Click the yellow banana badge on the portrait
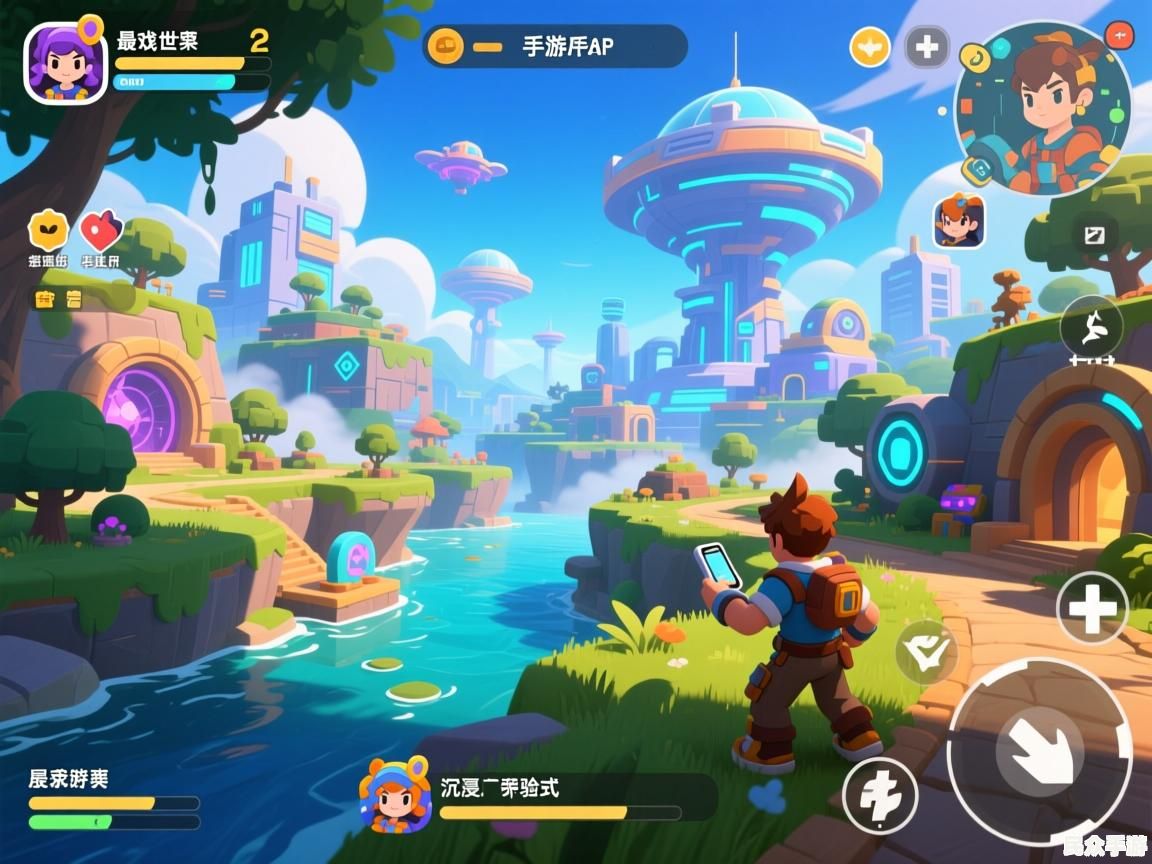This screenshot has width=1152, height=864. pos(975,60)
